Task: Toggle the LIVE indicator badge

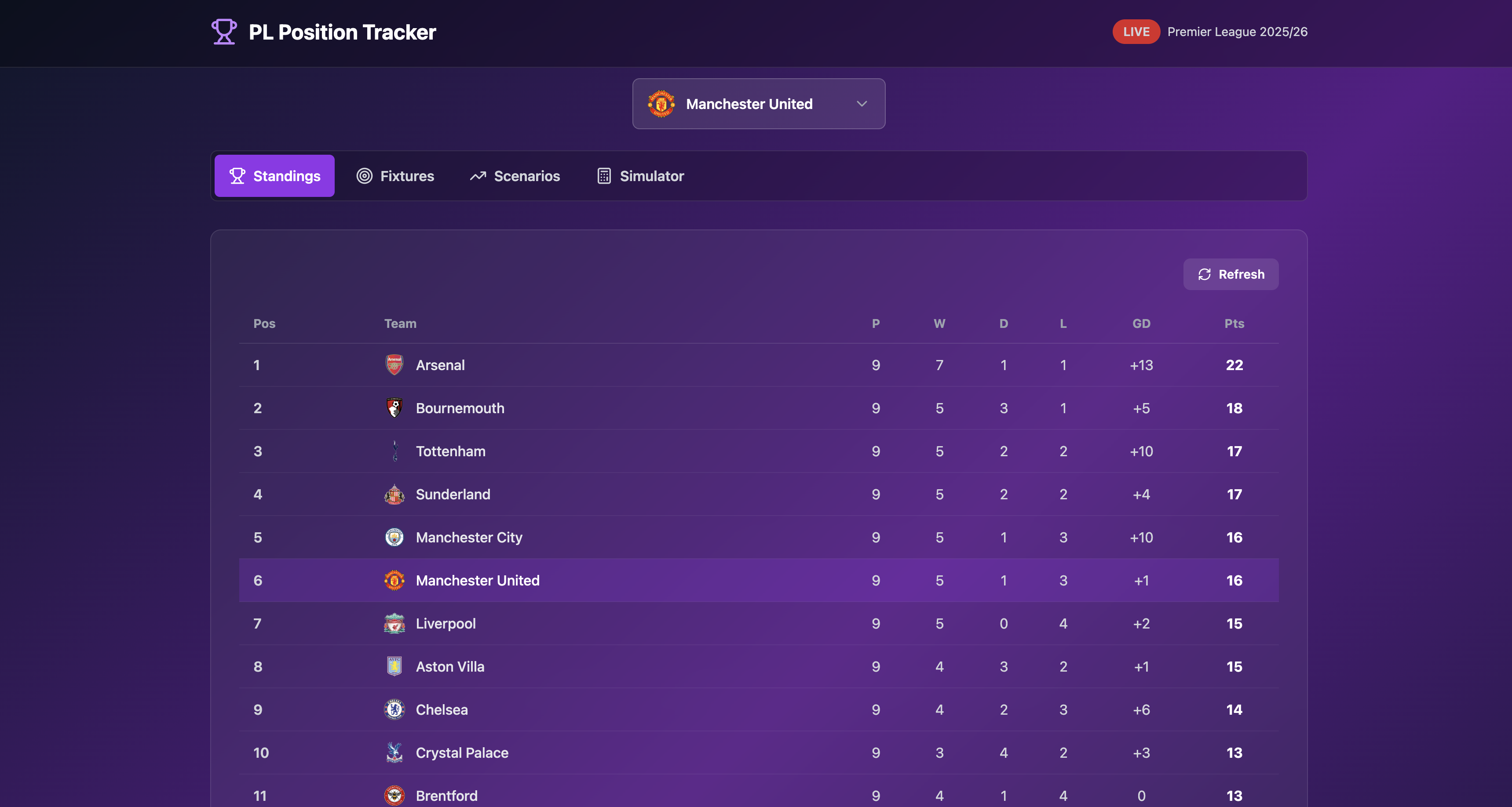Action: [x=1136, y=32]
